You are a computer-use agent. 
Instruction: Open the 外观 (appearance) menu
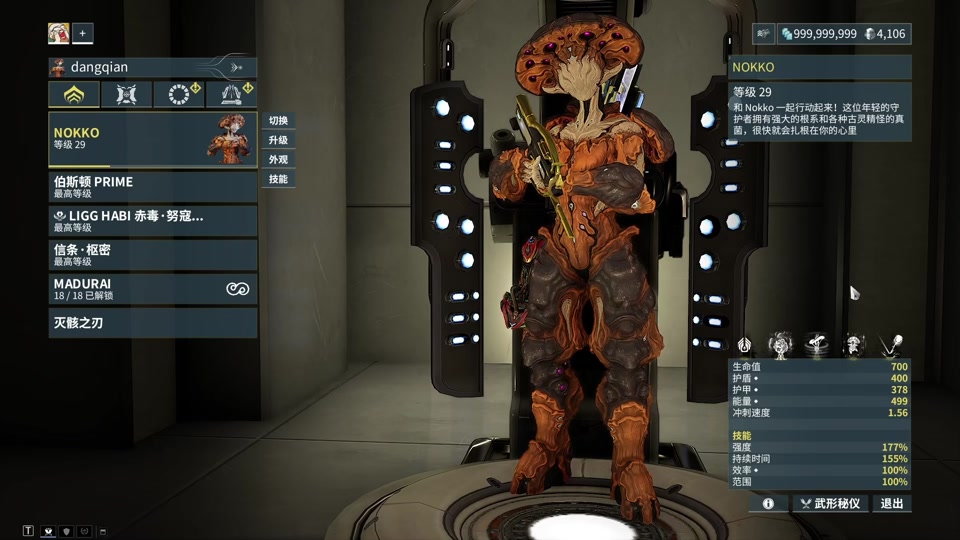click(x=278, y=160)
